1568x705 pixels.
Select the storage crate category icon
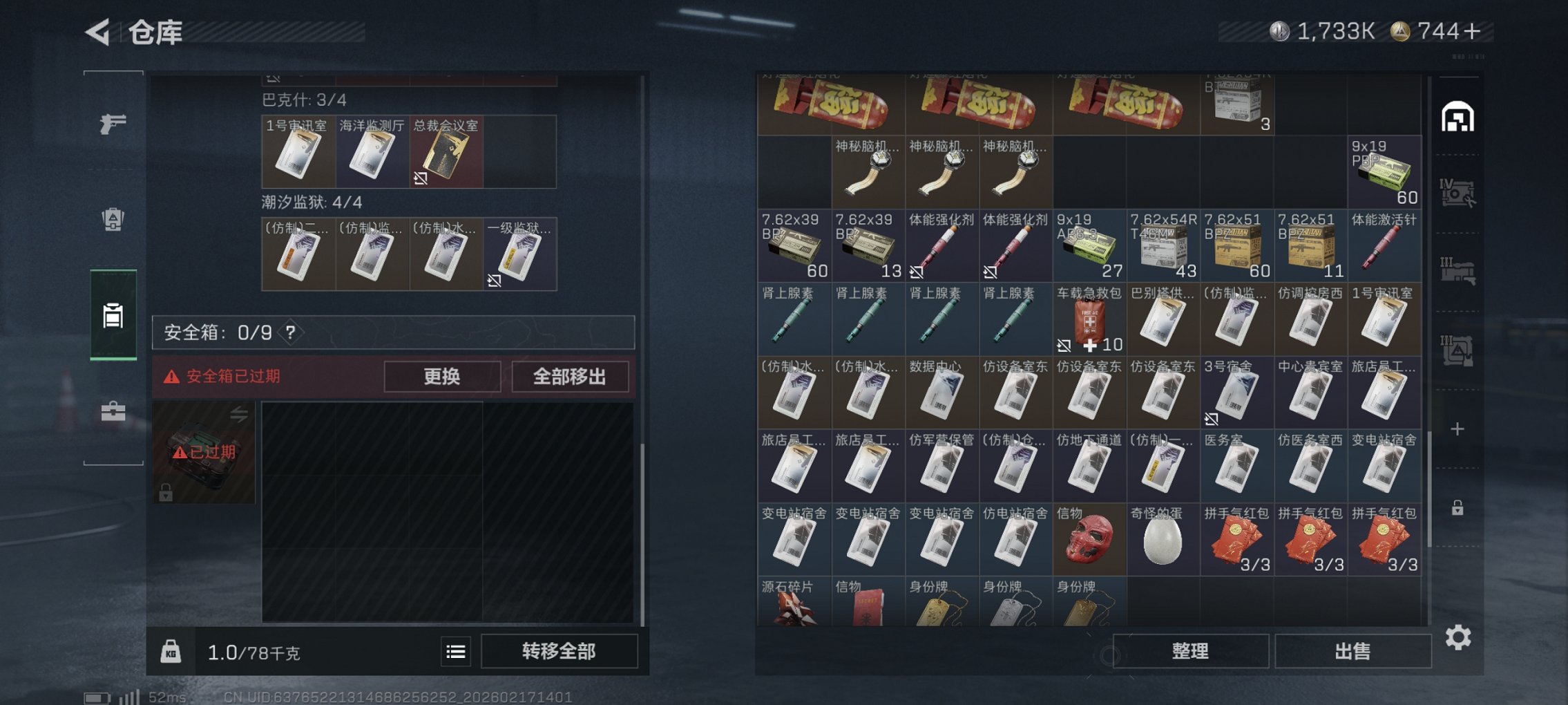click(x=113, y=314)
